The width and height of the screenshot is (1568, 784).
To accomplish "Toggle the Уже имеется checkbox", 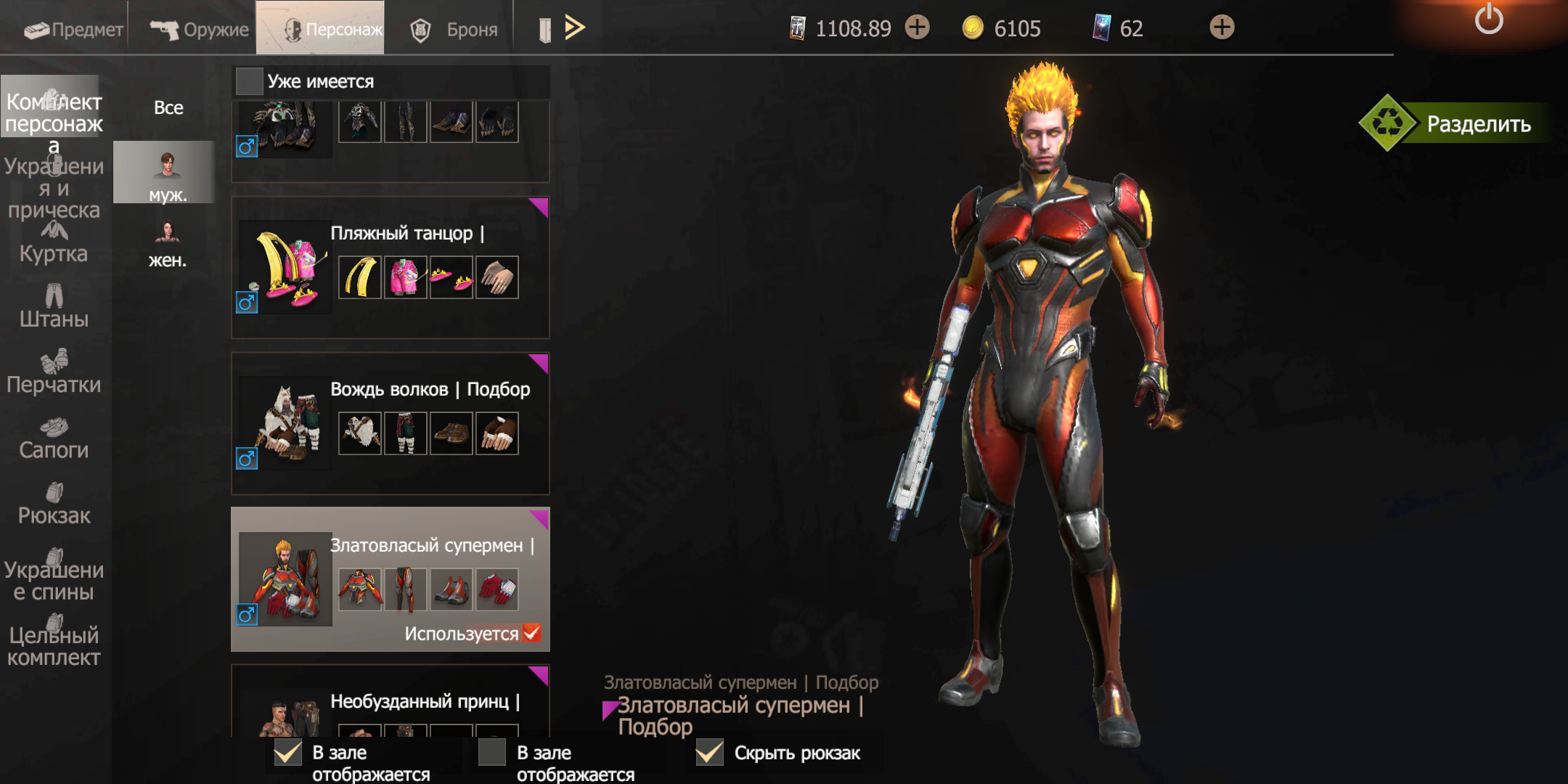I will (x=250, y=81).
